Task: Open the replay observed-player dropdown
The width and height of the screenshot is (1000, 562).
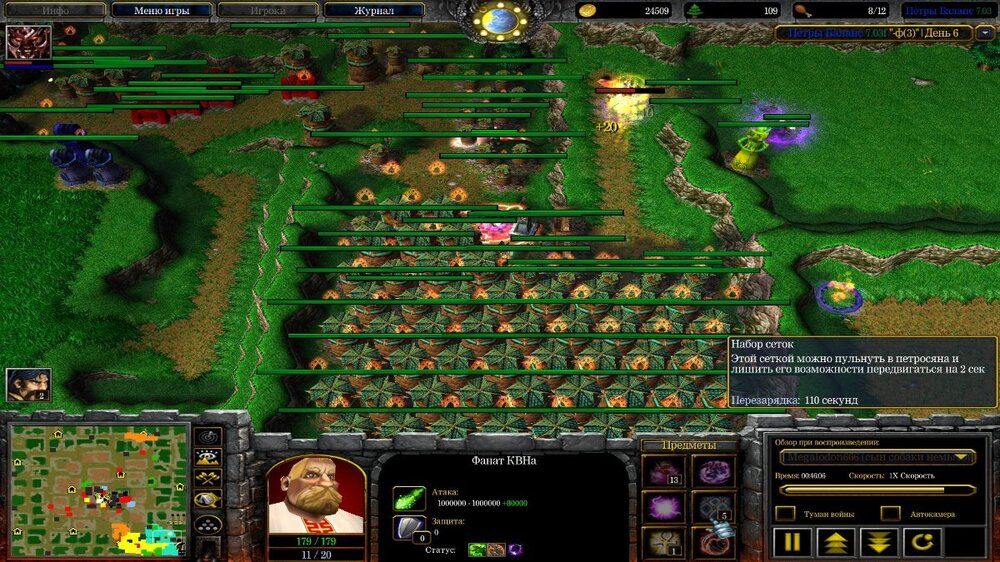Action: [x=878, y=457]
